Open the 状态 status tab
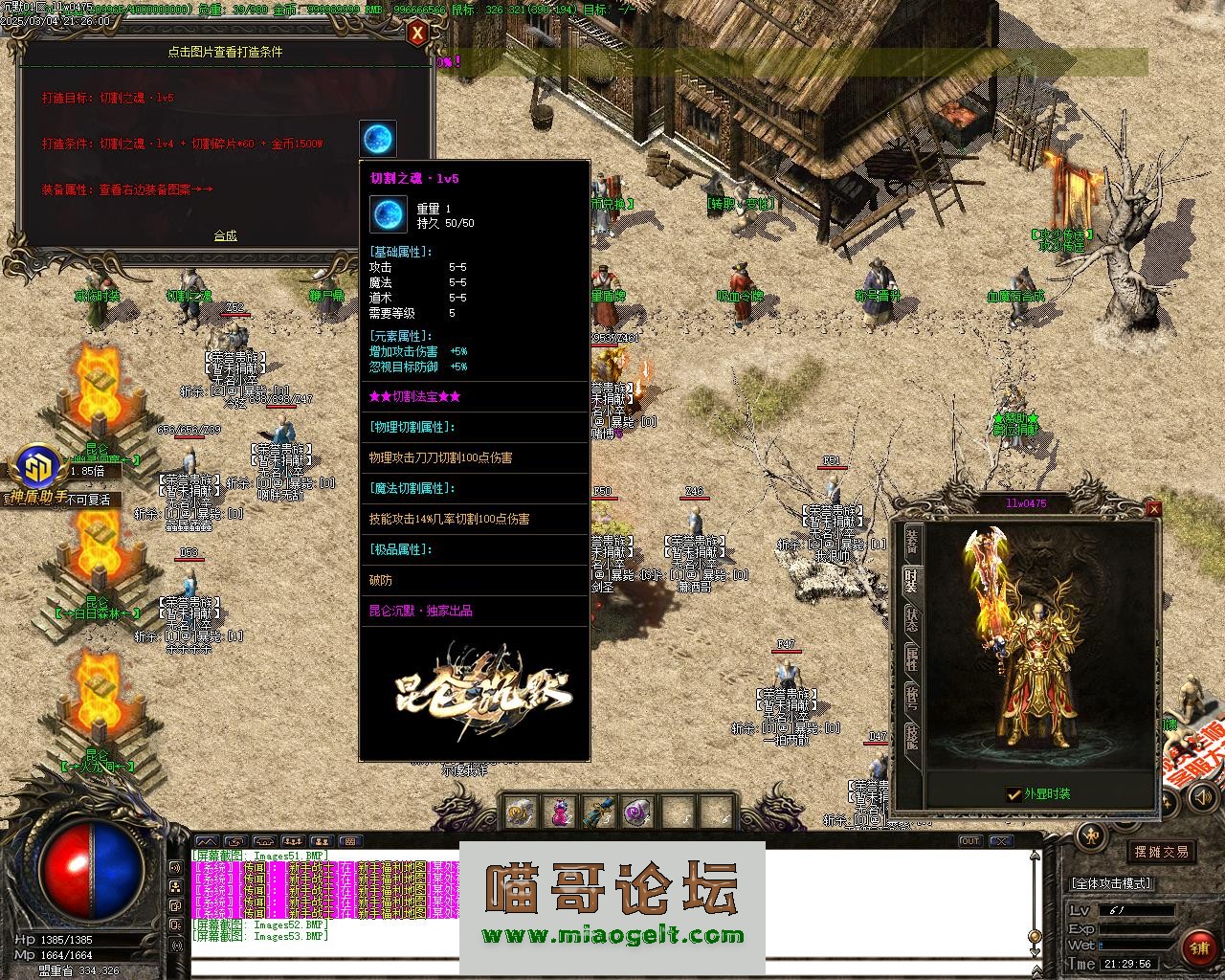 click(911, 622)
